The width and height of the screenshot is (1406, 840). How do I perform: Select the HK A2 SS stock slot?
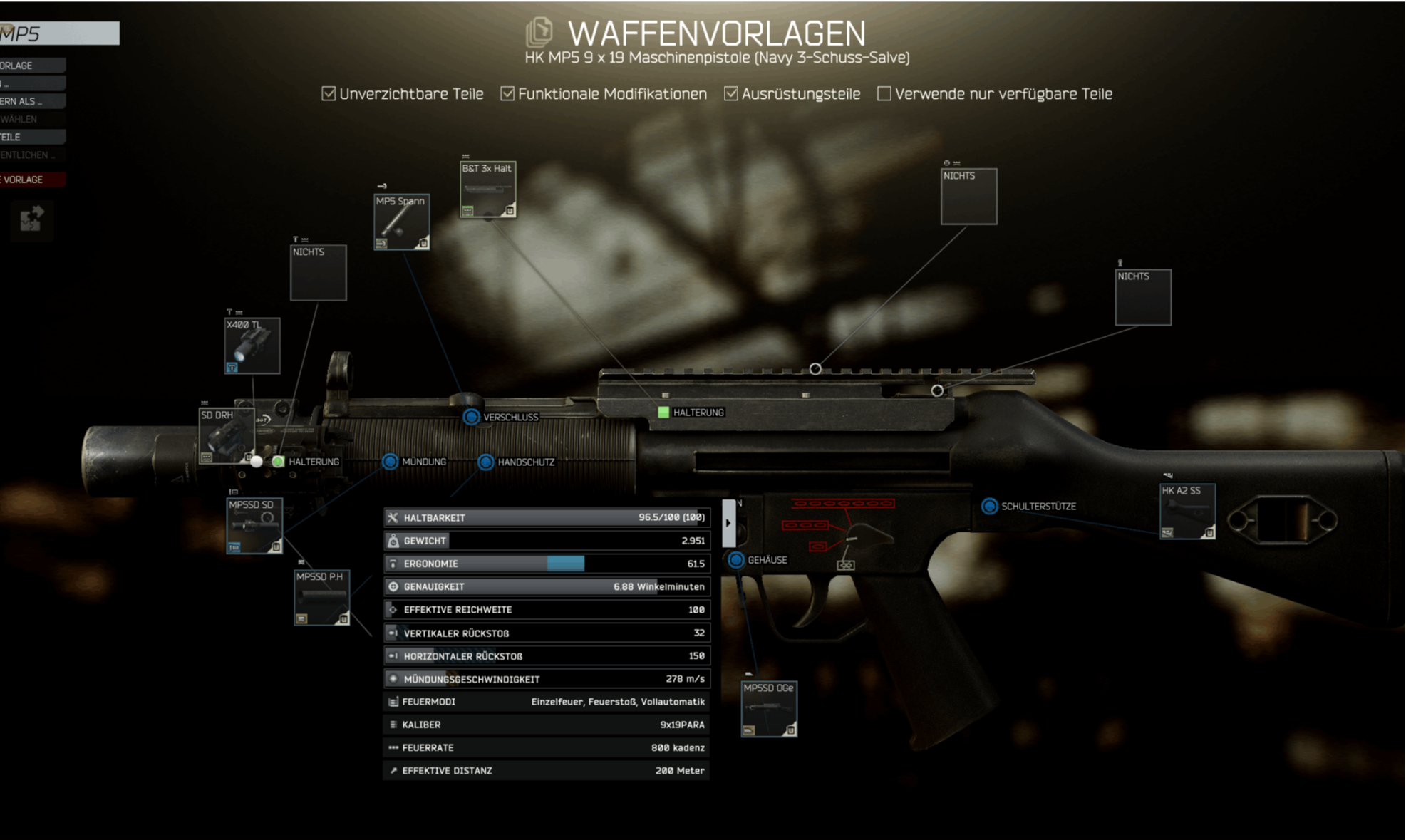(x=1187, y=512)
